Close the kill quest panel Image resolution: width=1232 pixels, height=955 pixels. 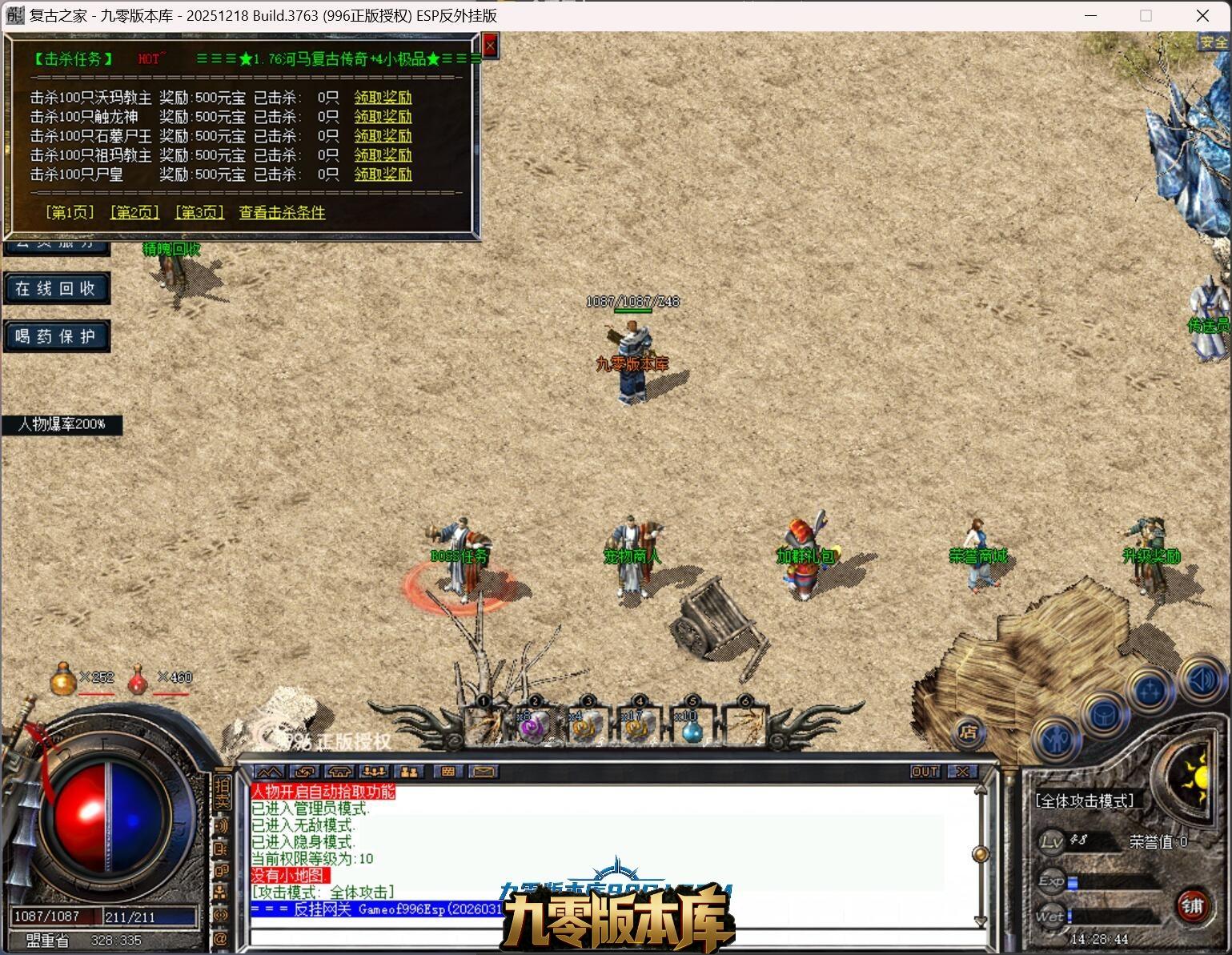click(x=490, y=46)
